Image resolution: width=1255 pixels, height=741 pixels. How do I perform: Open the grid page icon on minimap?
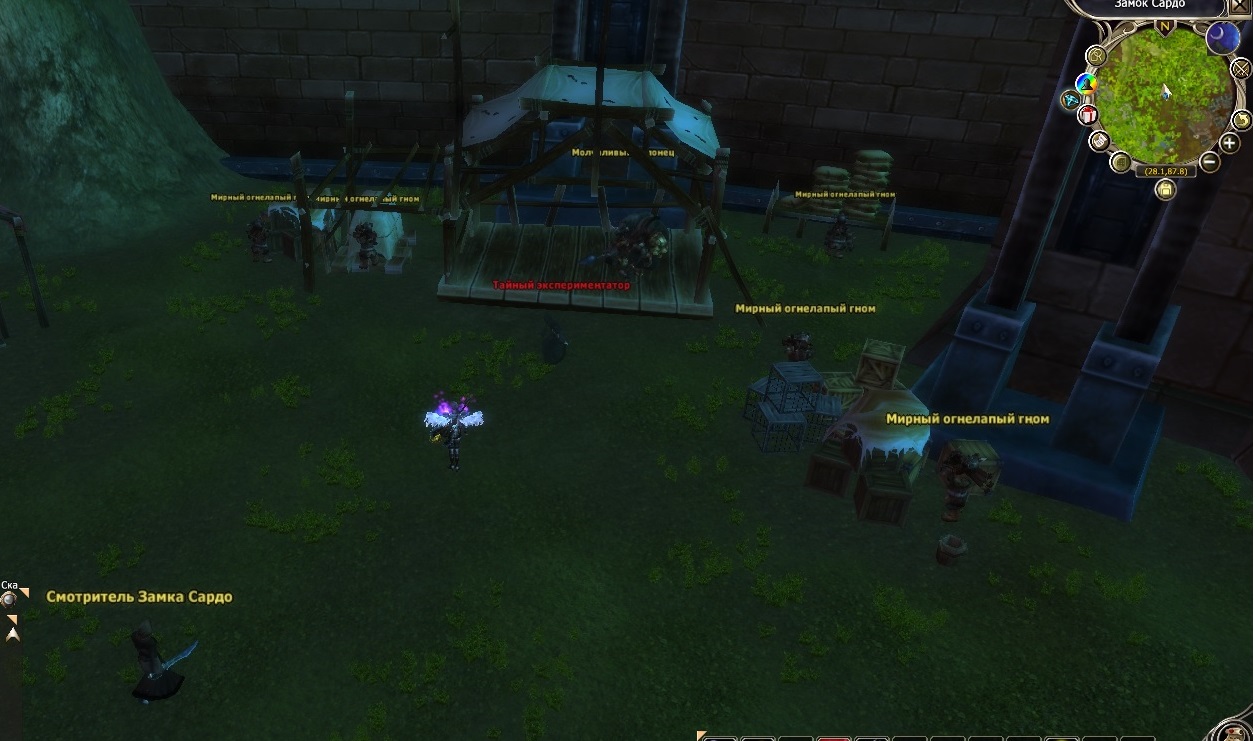1121,162
